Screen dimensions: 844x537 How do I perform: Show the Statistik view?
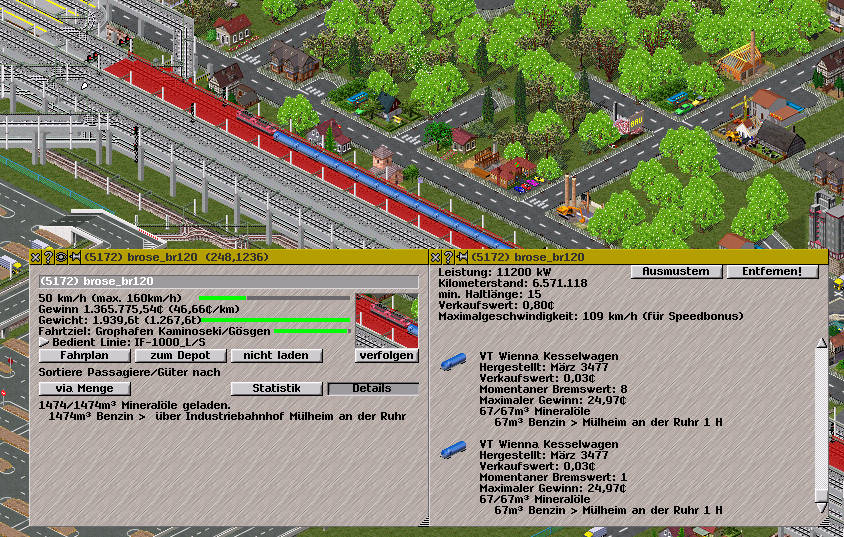tap(276, 388)
